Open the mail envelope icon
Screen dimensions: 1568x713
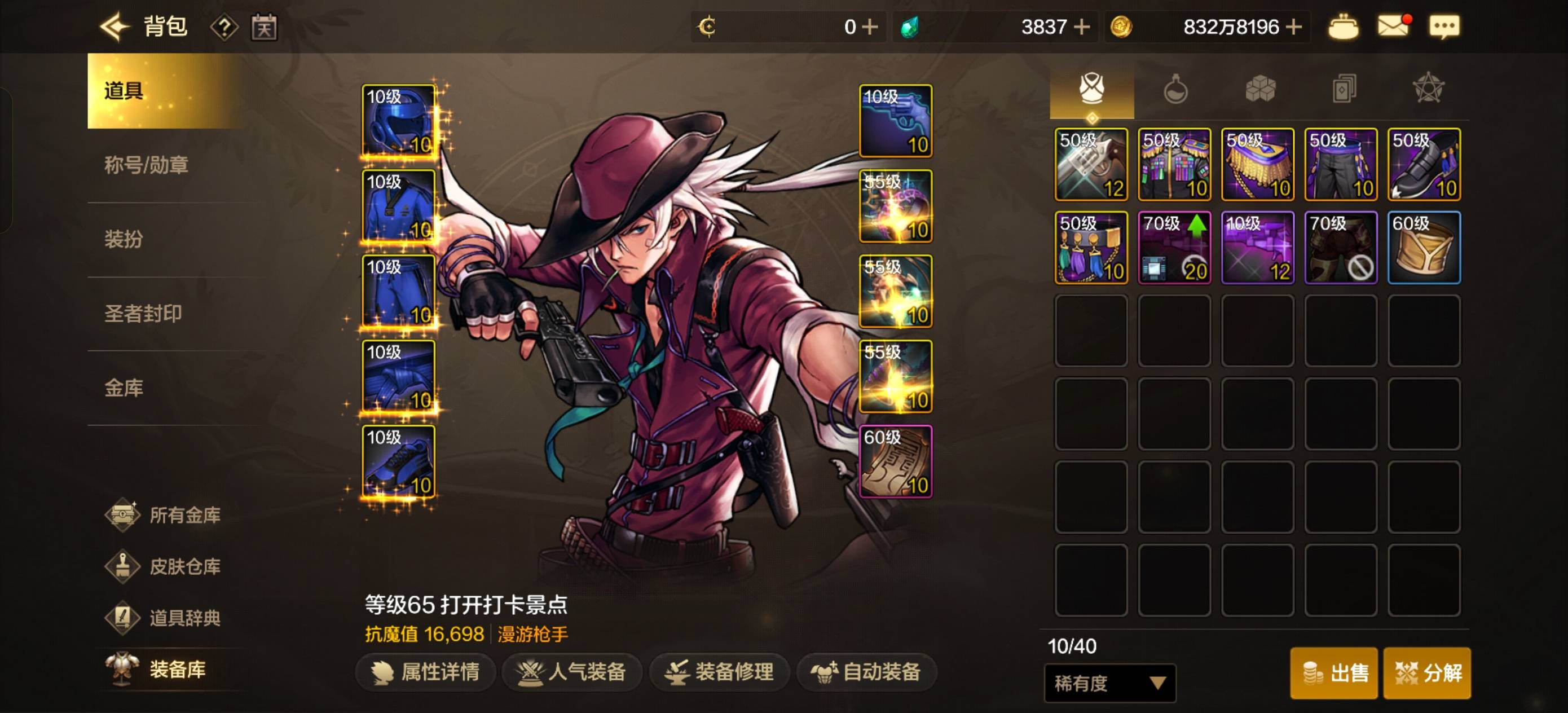pyautogui.click(x=1393, y=27)
